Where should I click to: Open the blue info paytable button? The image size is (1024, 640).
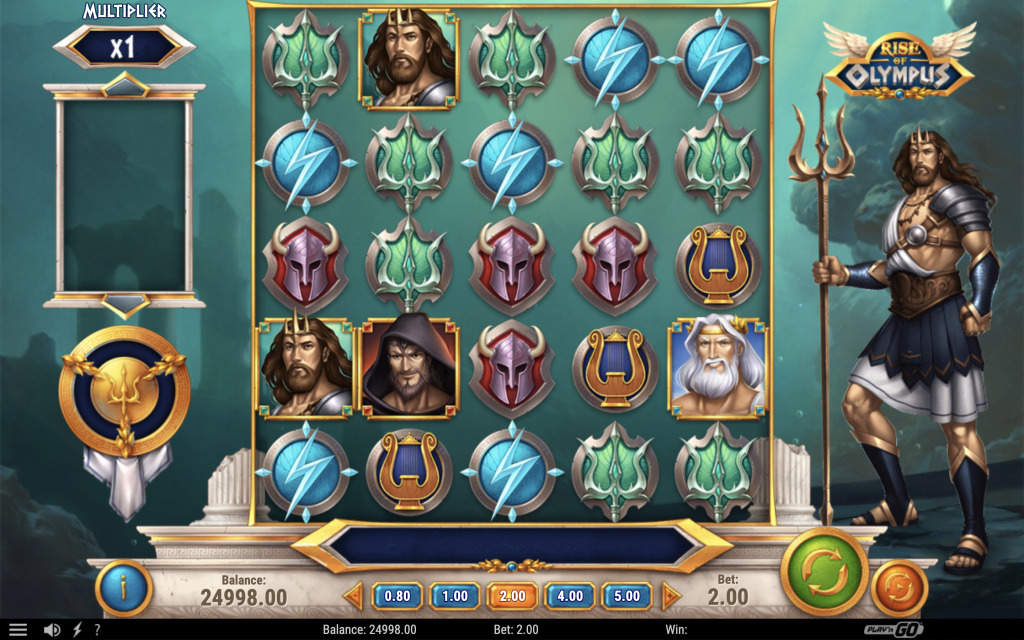tap(124, 588)
